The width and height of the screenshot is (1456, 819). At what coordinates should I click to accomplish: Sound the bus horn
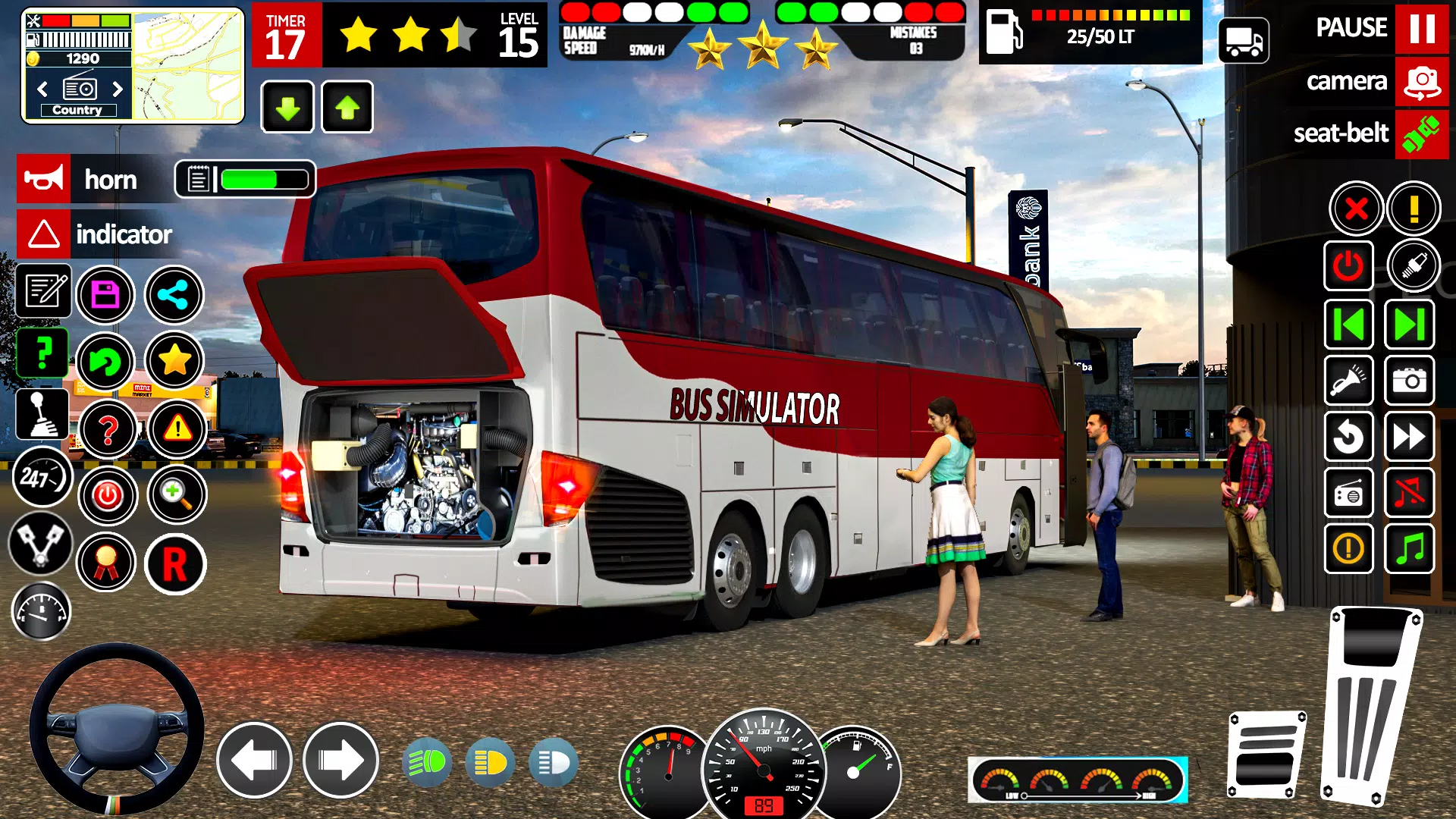[43, 179]
